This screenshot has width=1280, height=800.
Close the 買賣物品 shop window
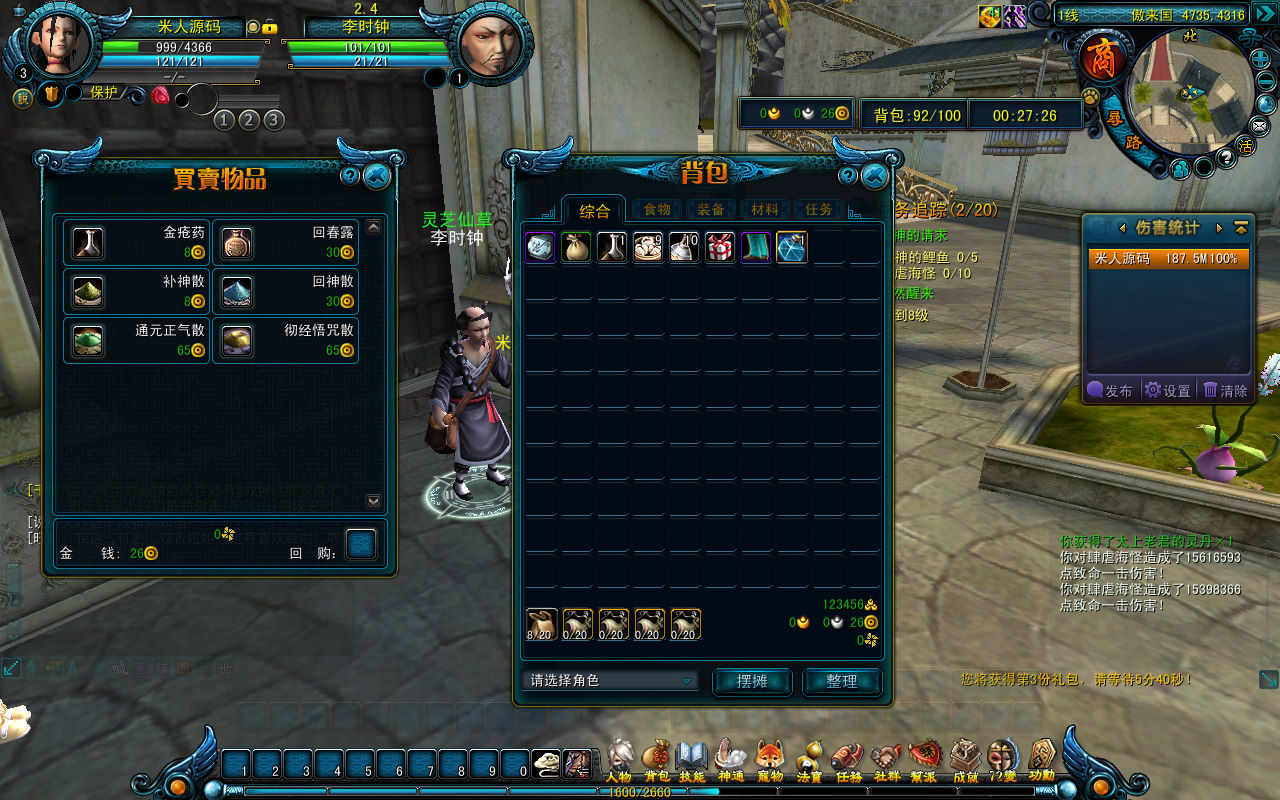tap(377, 177)
